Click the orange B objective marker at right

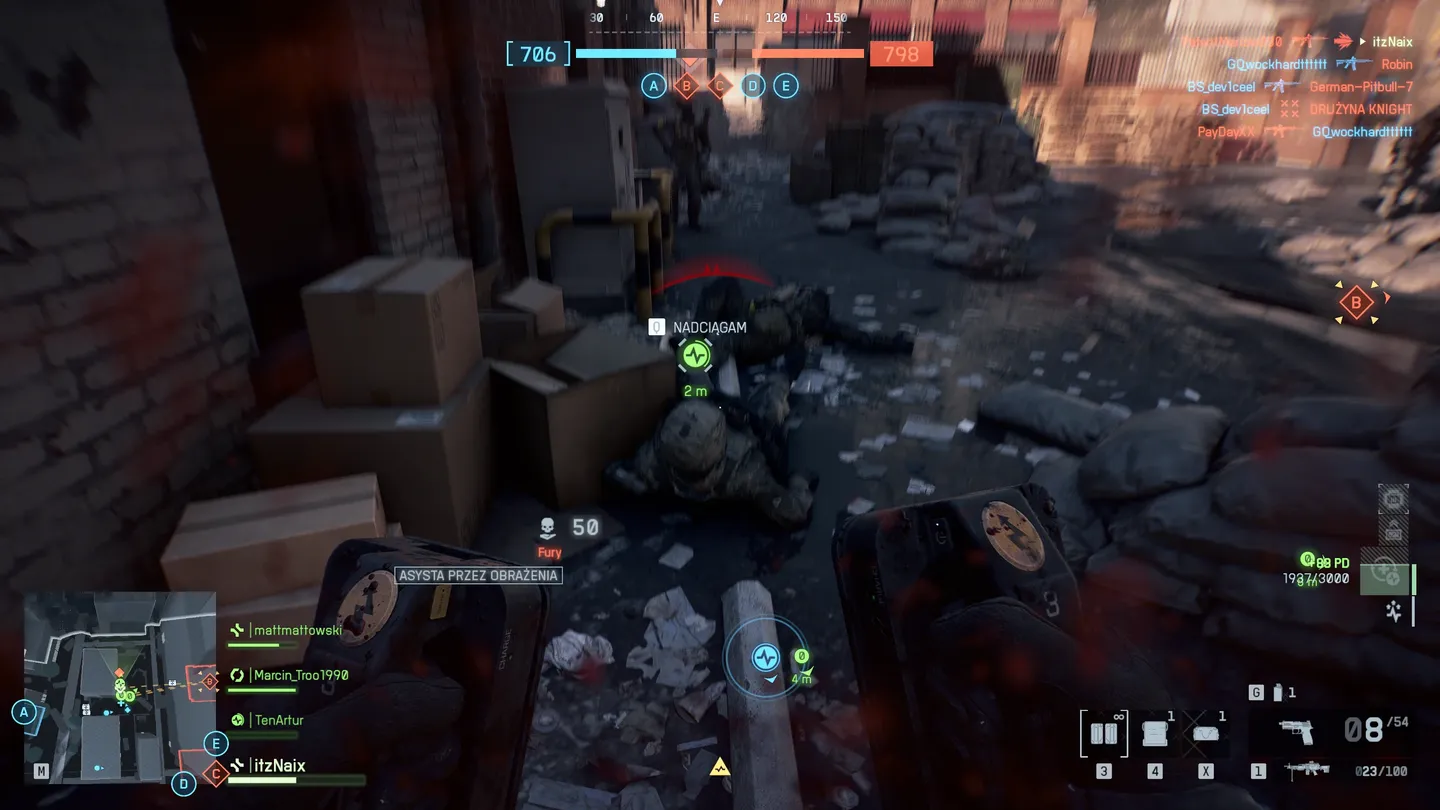point(1356,302)
